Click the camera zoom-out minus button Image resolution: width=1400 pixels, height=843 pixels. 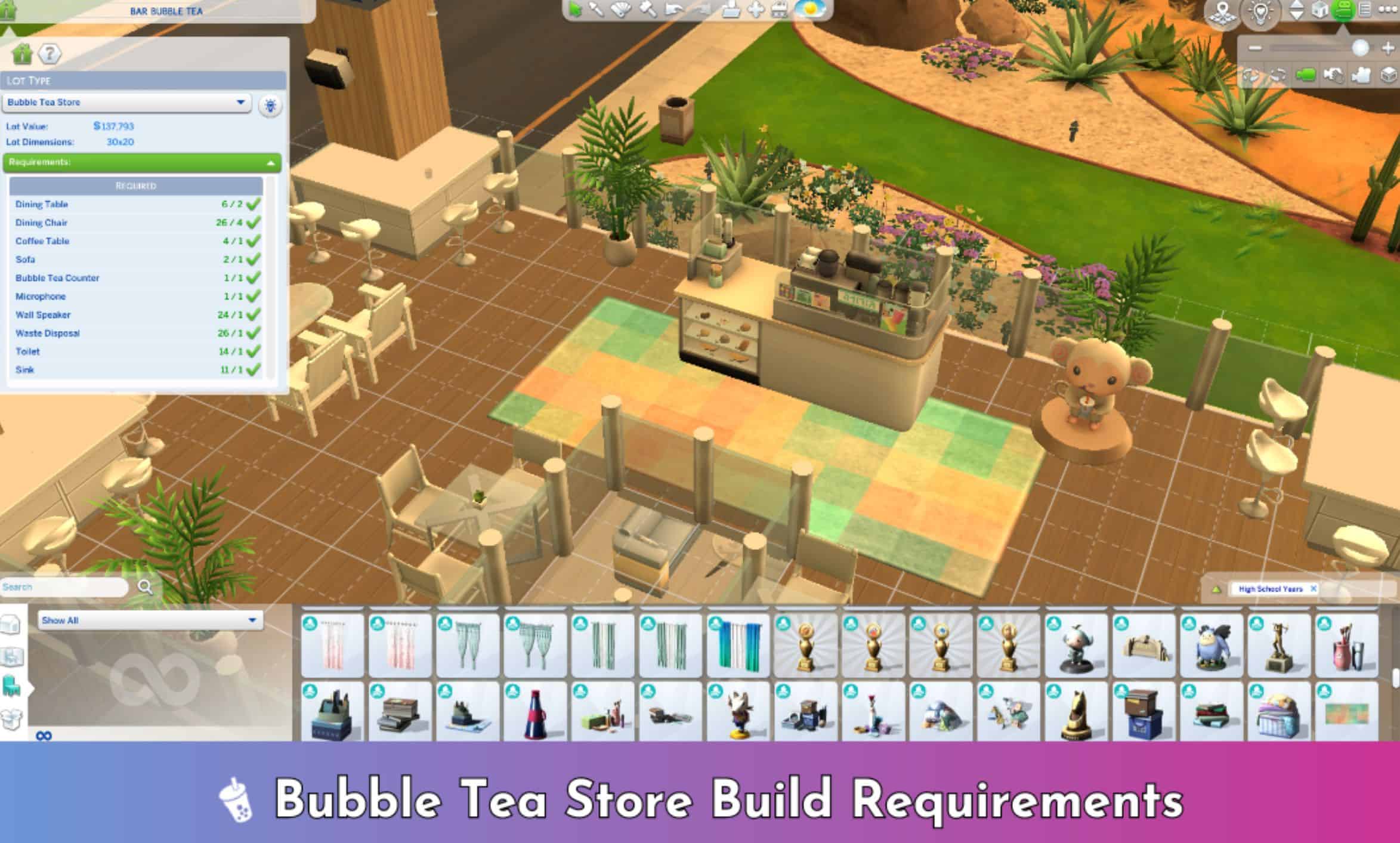tap(1255, 48)
